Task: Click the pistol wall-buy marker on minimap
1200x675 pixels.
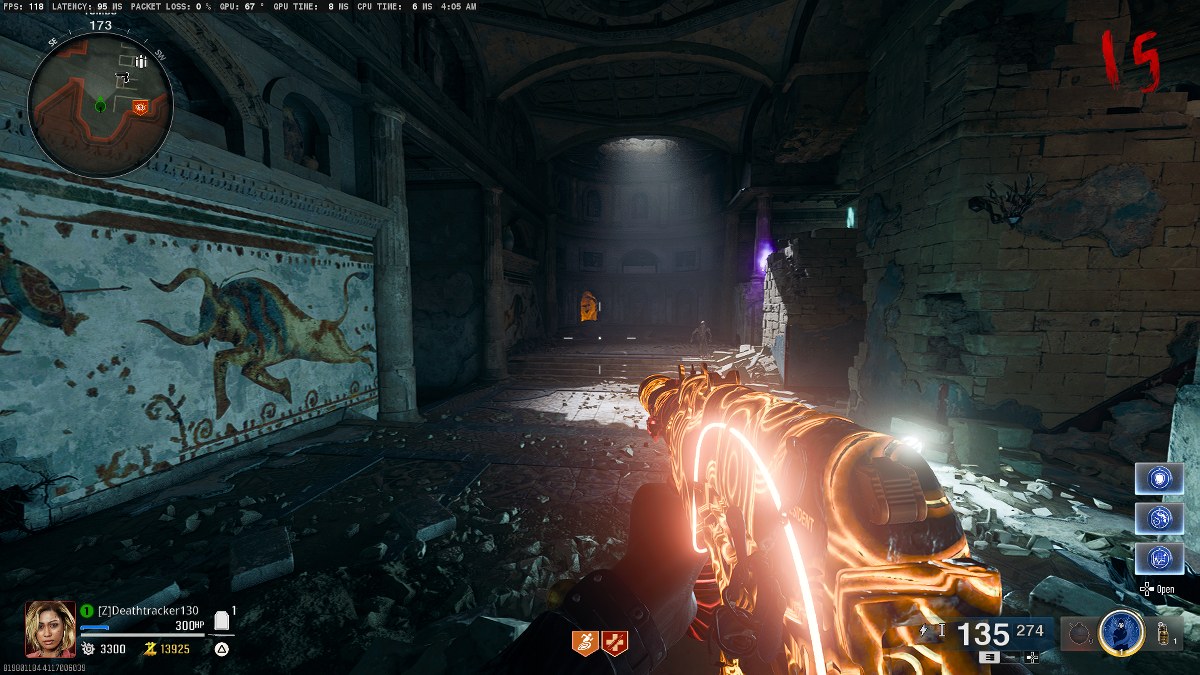Action: (x=124, y=76)
